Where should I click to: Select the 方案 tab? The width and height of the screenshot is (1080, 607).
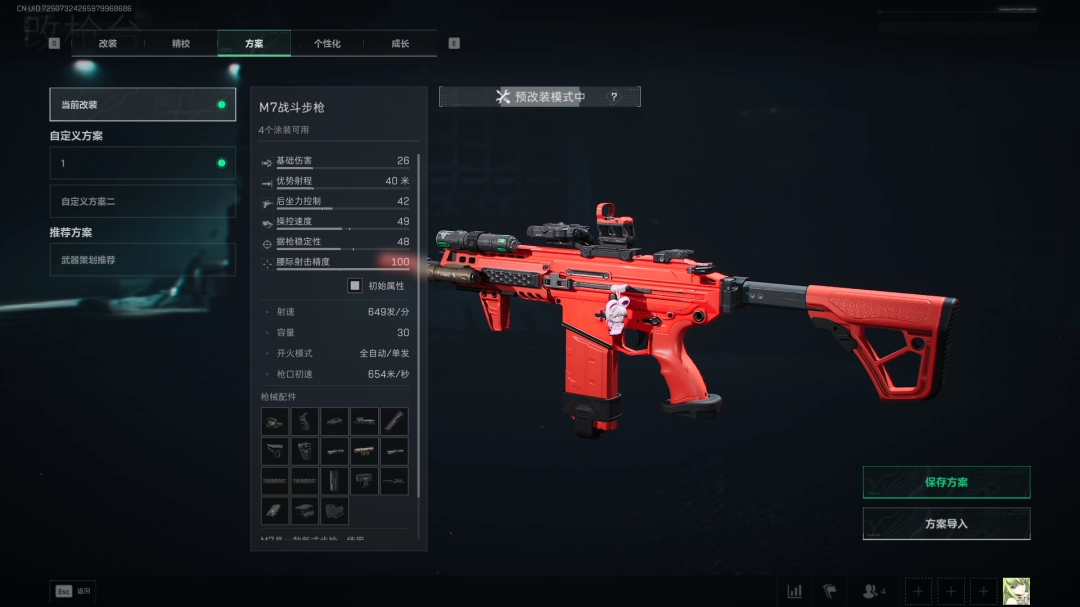(254, 44)
